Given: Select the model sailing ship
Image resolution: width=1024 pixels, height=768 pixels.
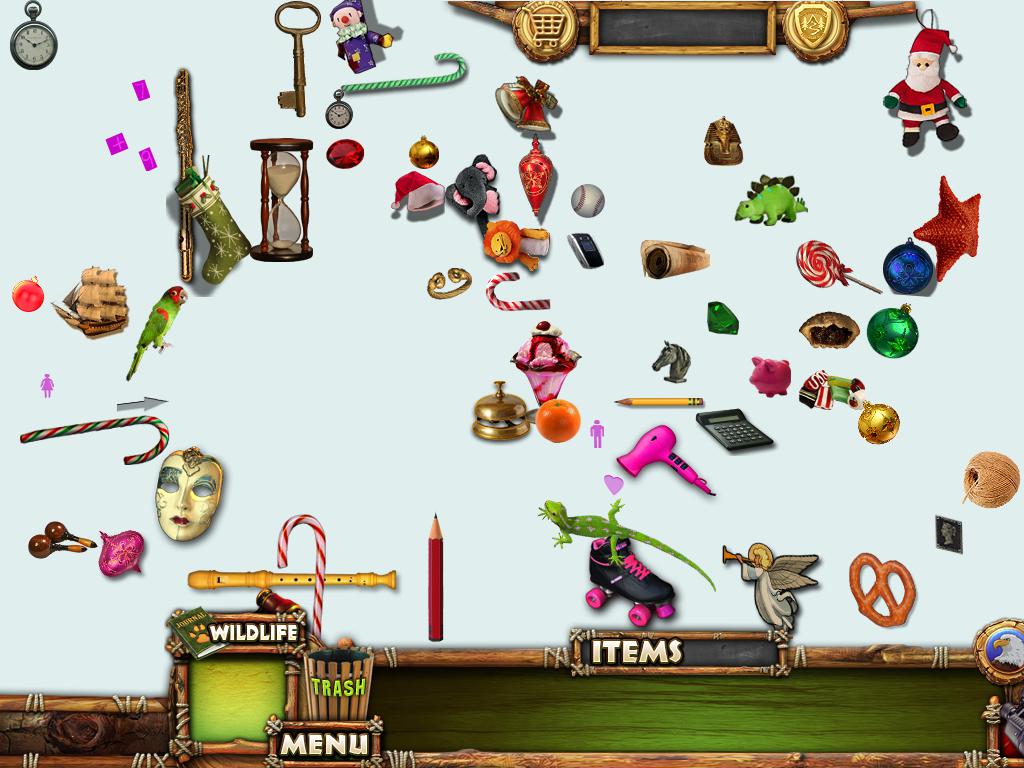Looking at the screenshot, I should pyautogui.click(x=92, y=300).
